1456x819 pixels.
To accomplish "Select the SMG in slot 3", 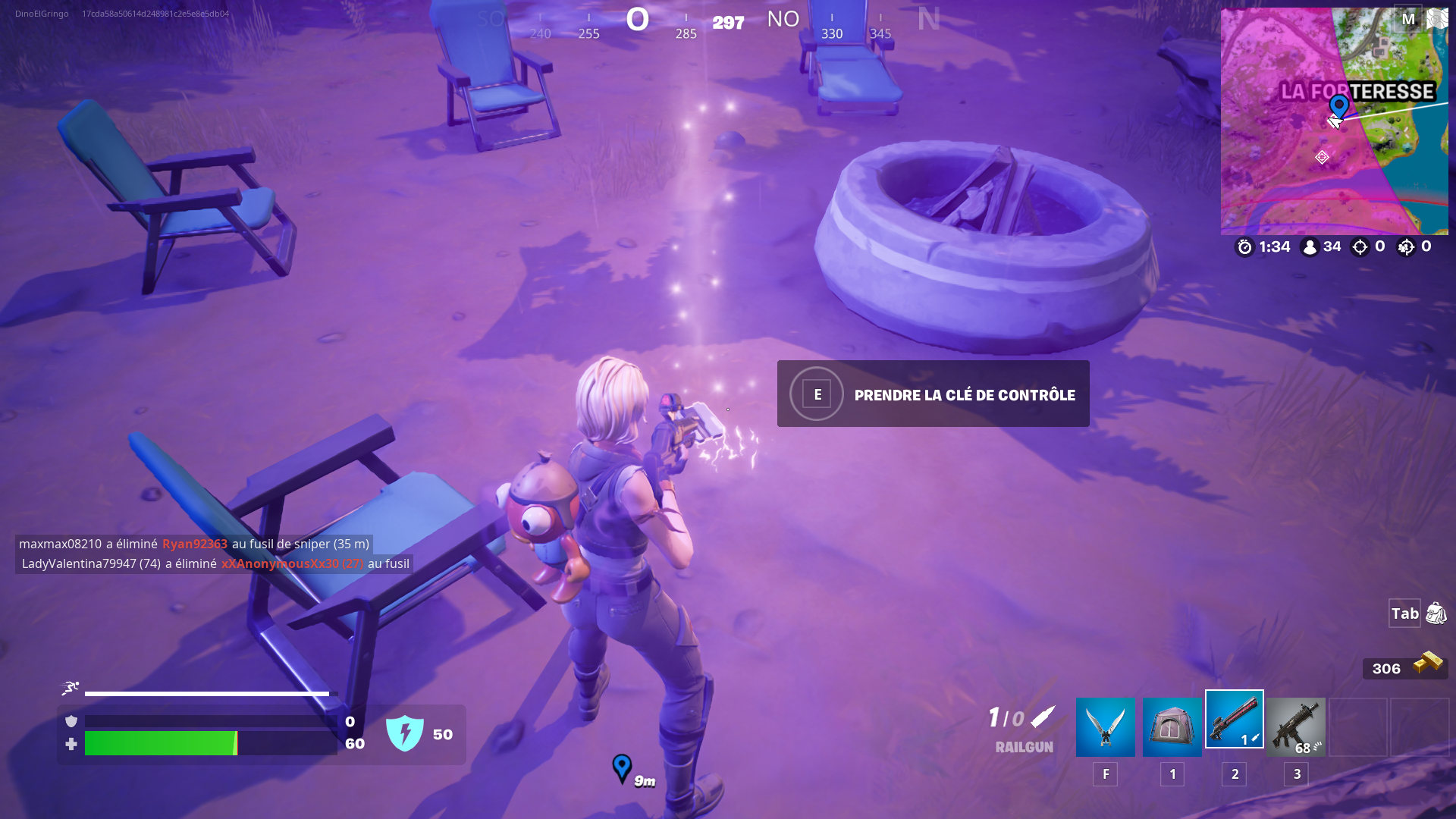I will [1296, 726].
